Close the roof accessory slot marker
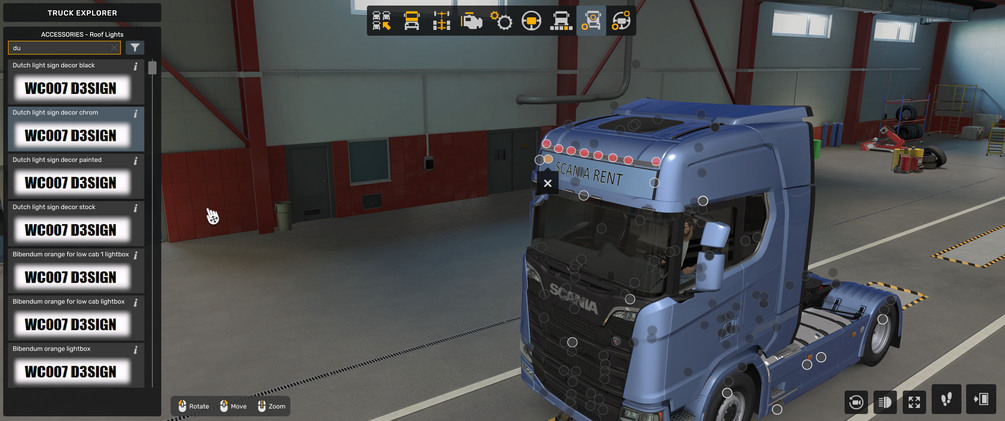Viewport: 1005px width, 421px height. pyautogui.click(x=547, y=183)
